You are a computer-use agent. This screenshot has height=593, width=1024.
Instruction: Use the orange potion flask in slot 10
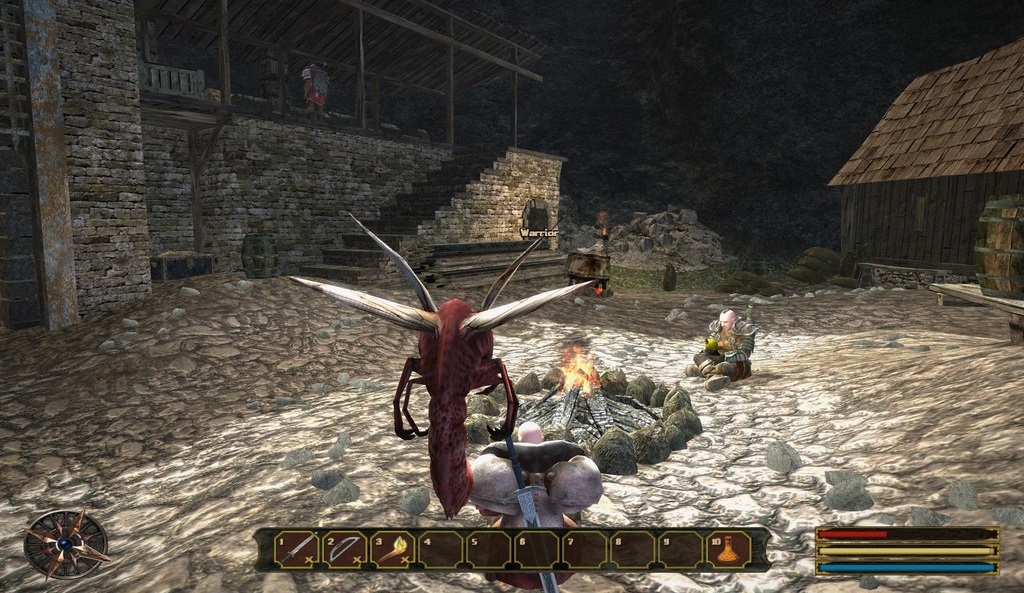coord(728,549)
